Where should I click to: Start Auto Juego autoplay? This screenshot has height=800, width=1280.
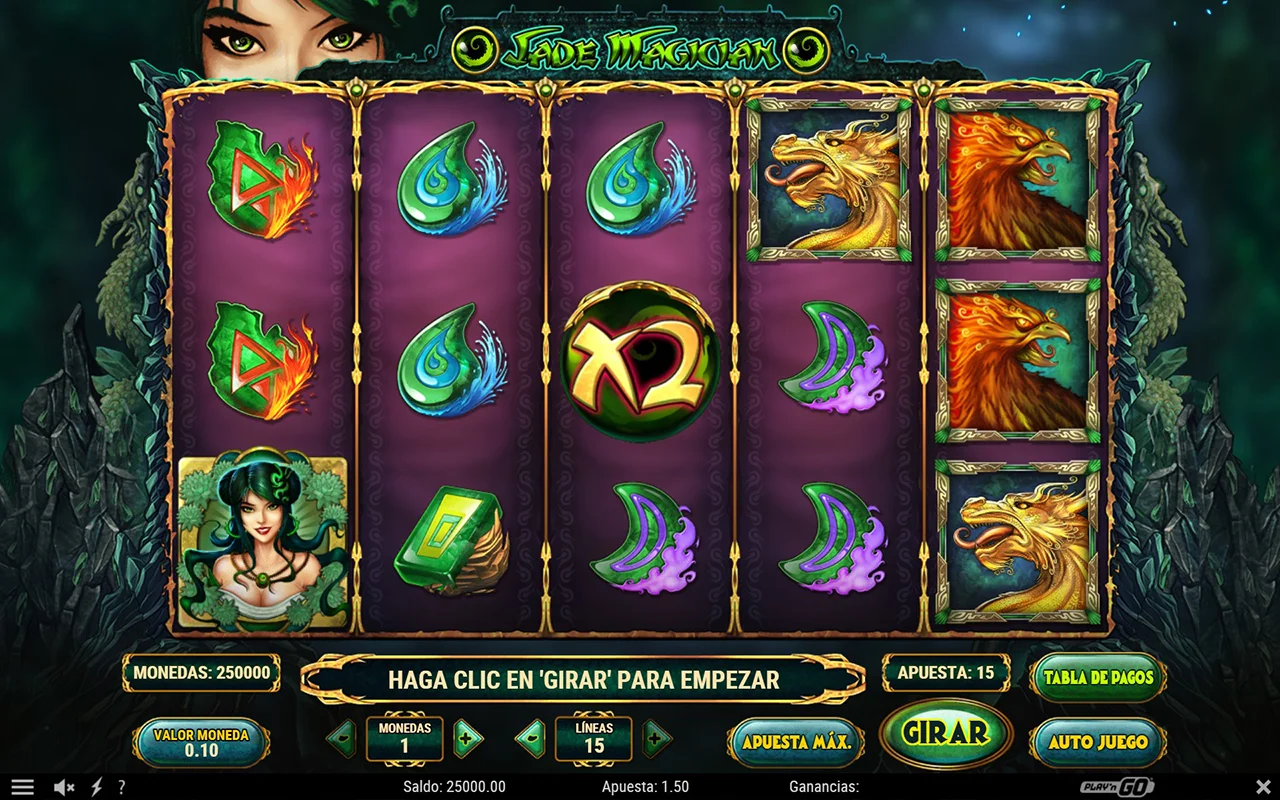pyautogui.click(x=1098, y=742)
